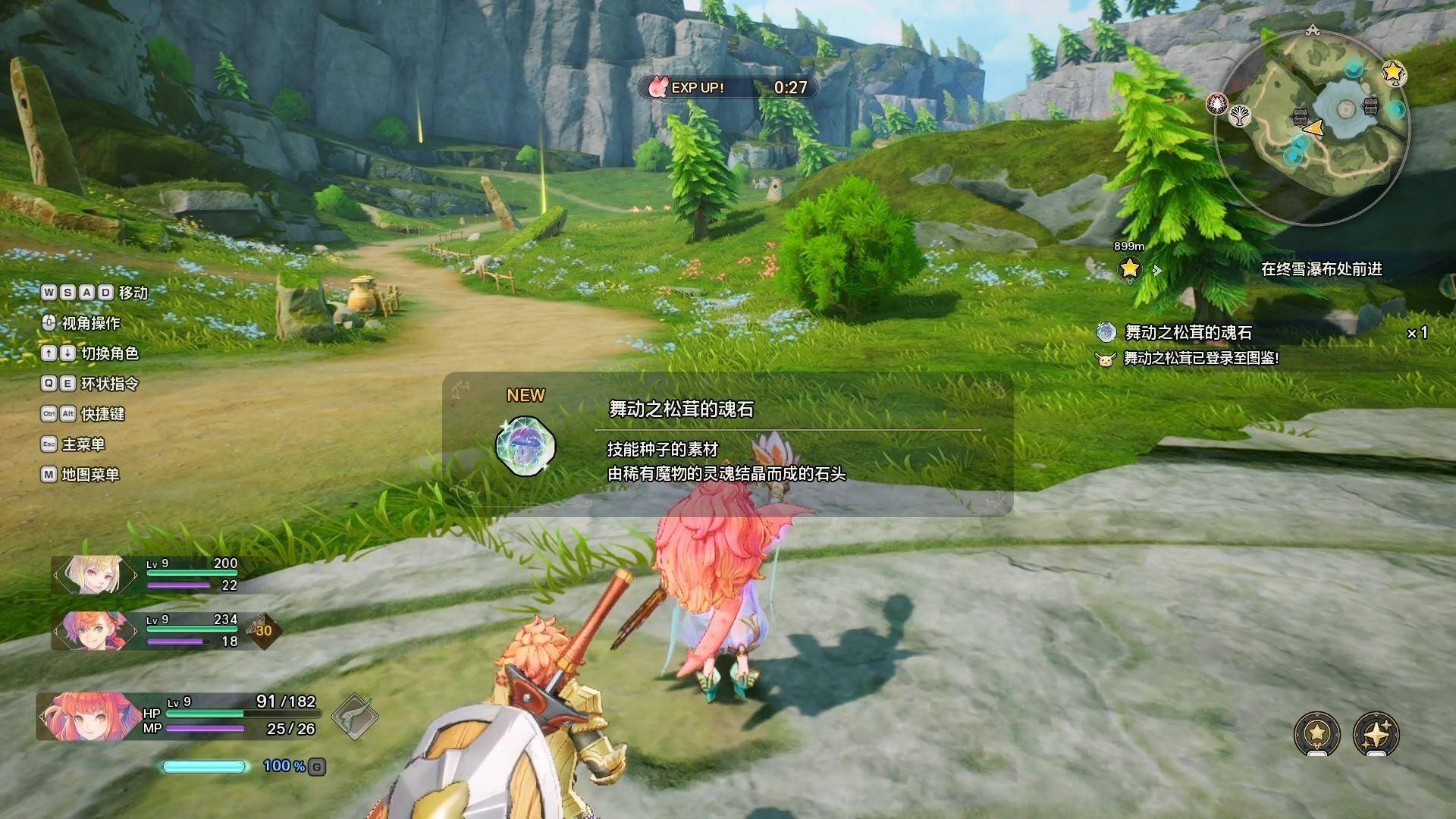Image resolution: width=1456 pixels, height=819 pixels.
Task: Activate the left round star ability button
Action: point(1317,733)
